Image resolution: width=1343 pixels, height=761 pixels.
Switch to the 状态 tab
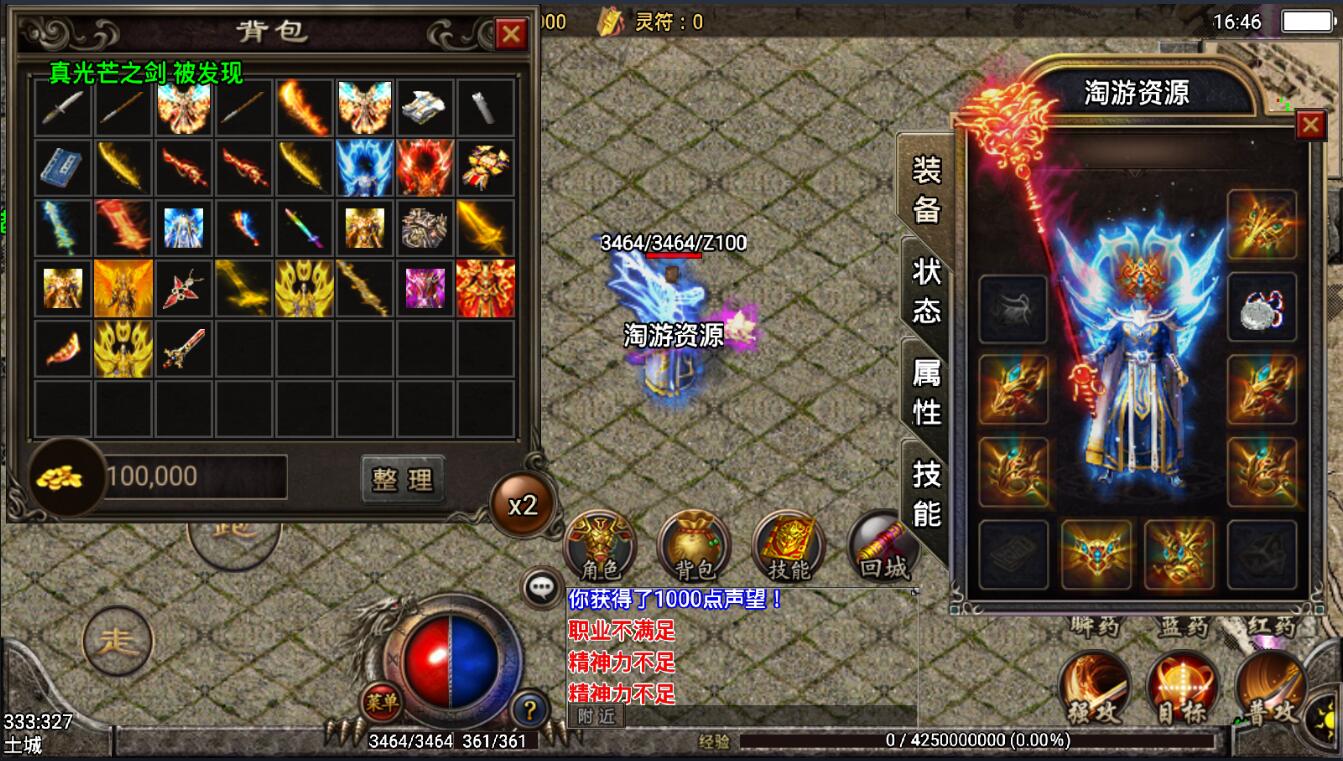[x=926, y=289]
